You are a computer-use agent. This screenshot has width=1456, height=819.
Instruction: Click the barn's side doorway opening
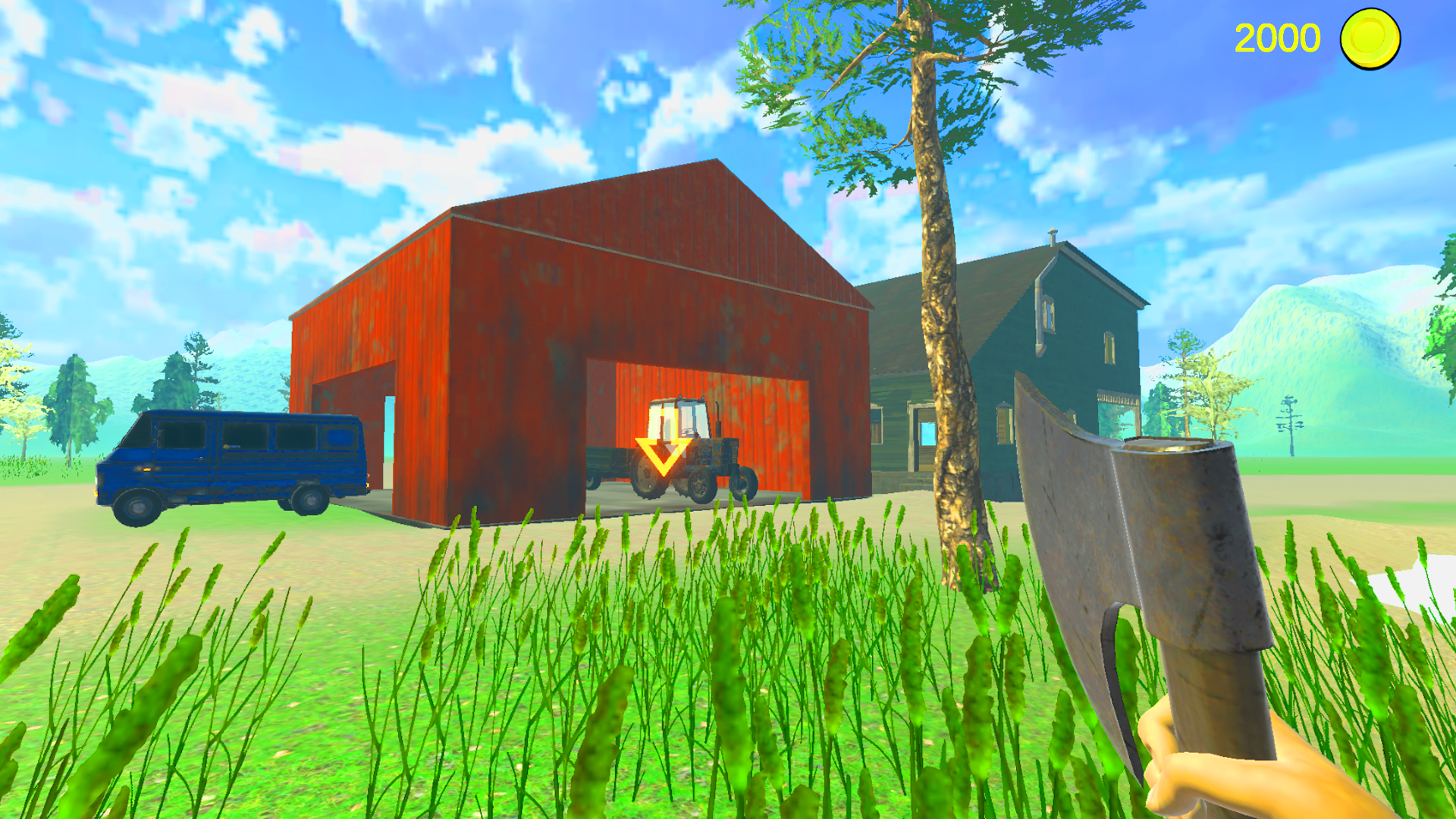coord(388,440)
